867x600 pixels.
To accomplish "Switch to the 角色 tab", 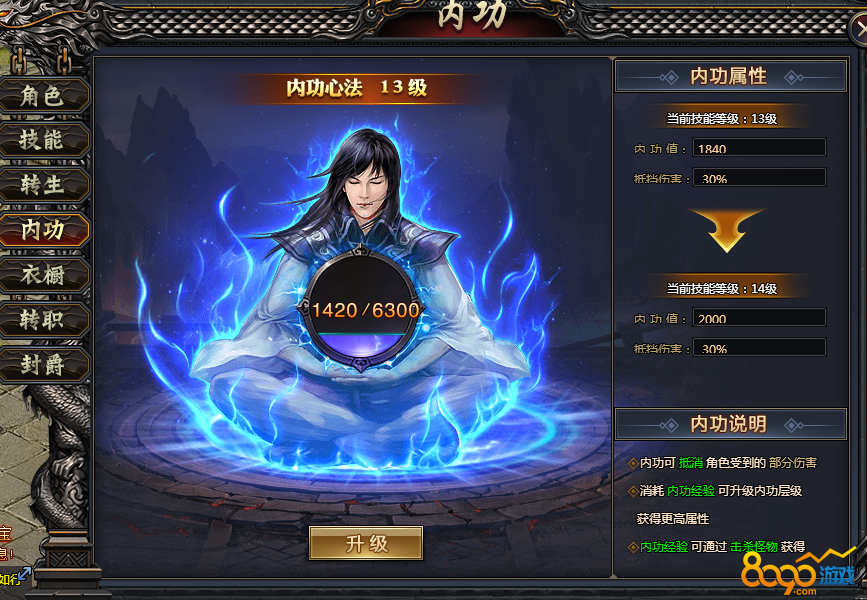I will click(43, 96).
